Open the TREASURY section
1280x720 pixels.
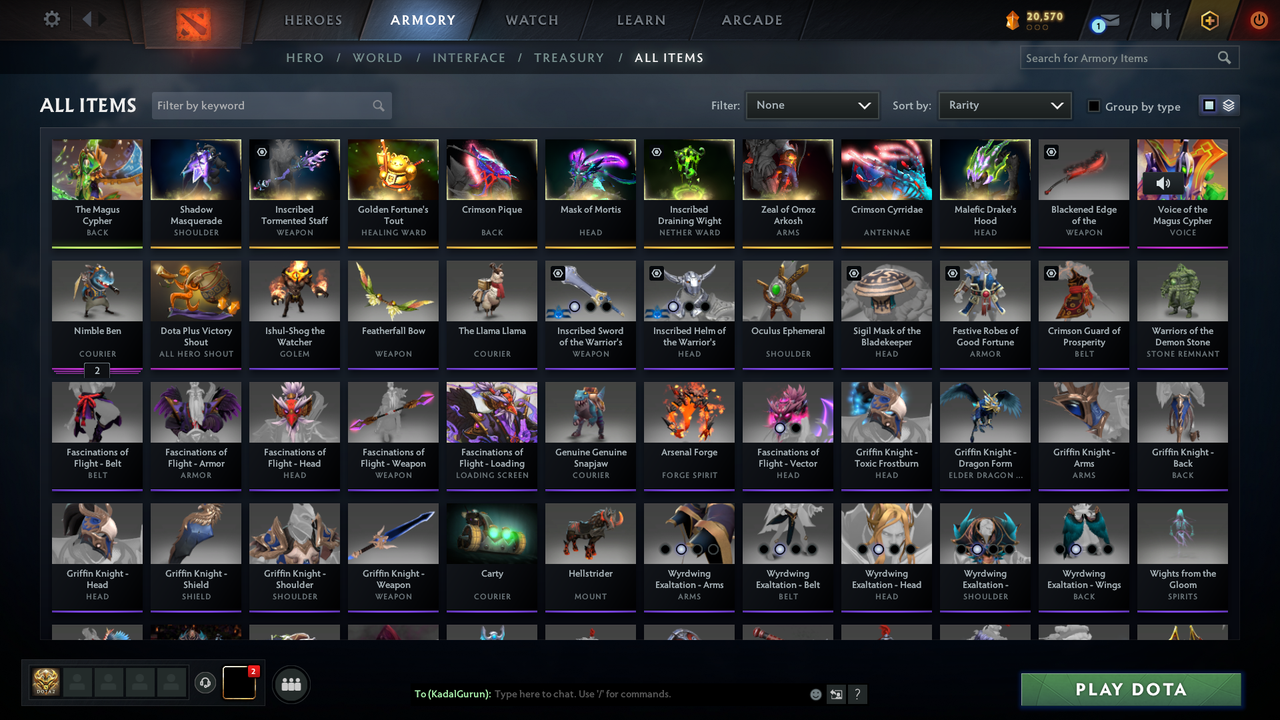[x=569, y=57]
